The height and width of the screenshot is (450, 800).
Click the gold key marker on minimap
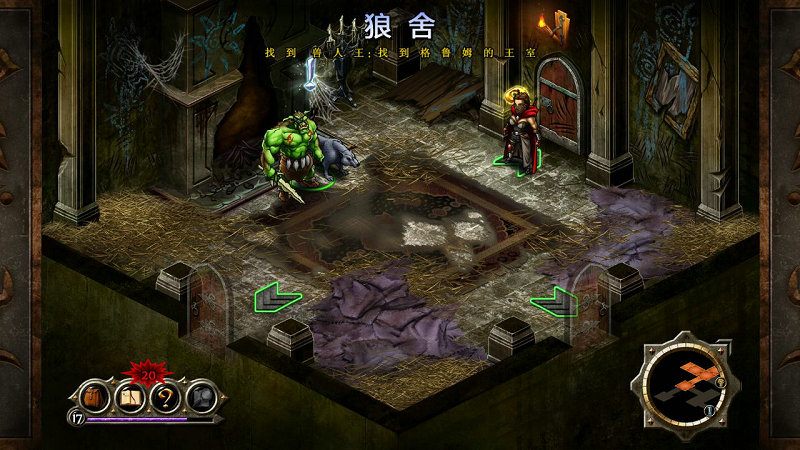click(x=719, y=381)
